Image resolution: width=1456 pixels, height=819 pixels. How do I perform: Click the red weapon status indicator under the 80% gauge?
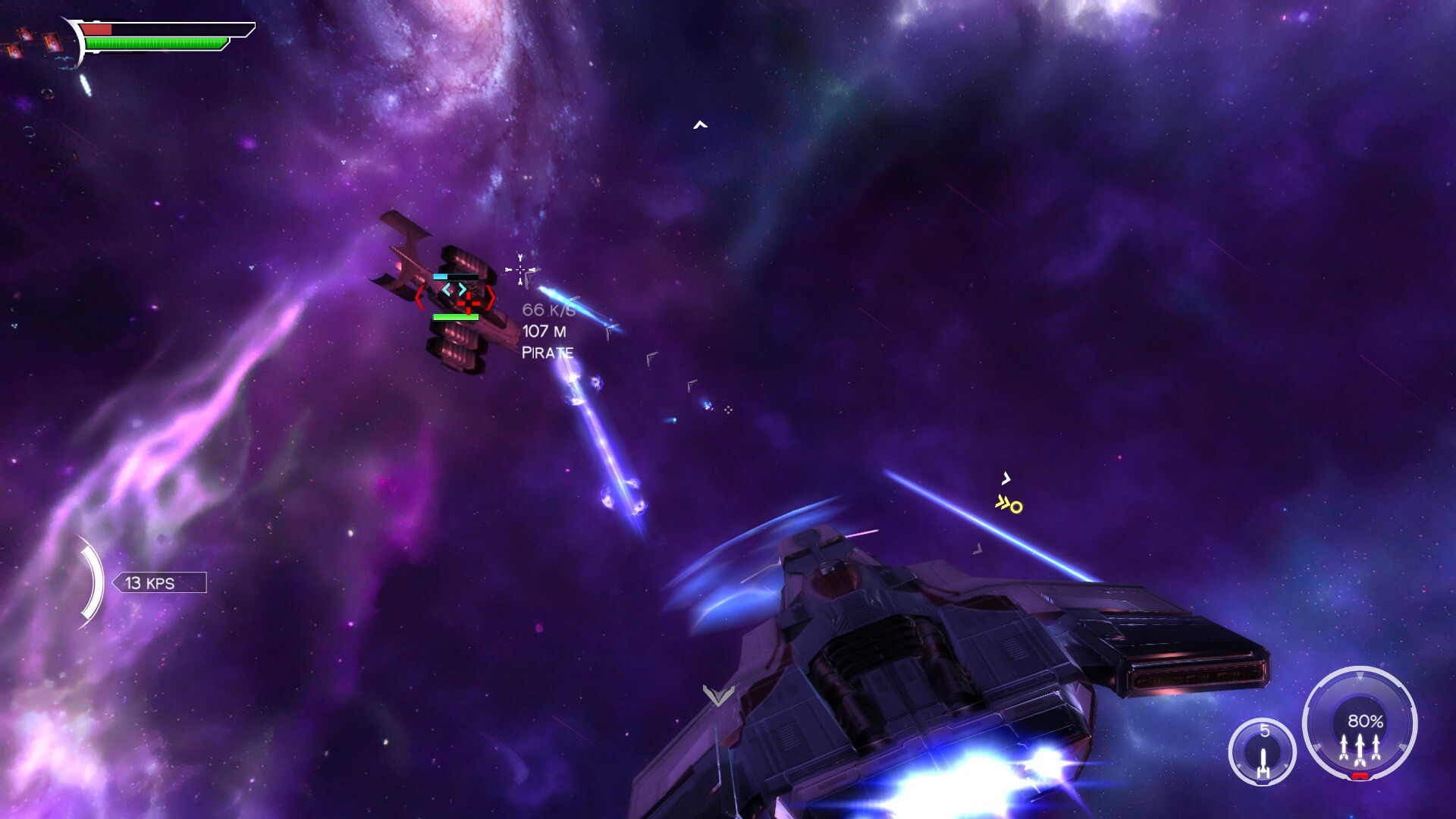click(x=1360, y=776)
